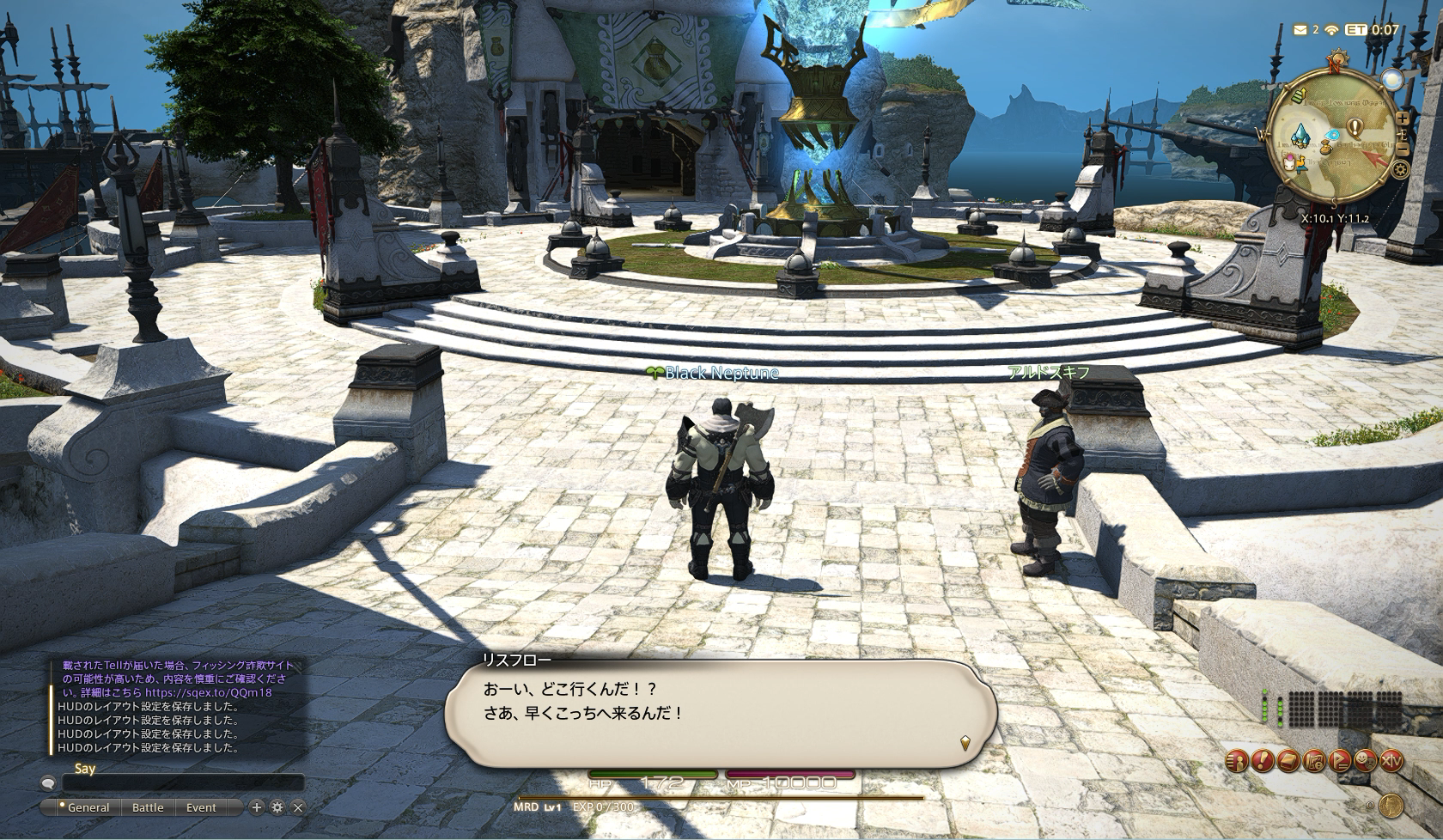Image resolution: width=1443 pixels, height=840 pixels.
Task: Open the Event chat tab
Action: click(201, 807)
